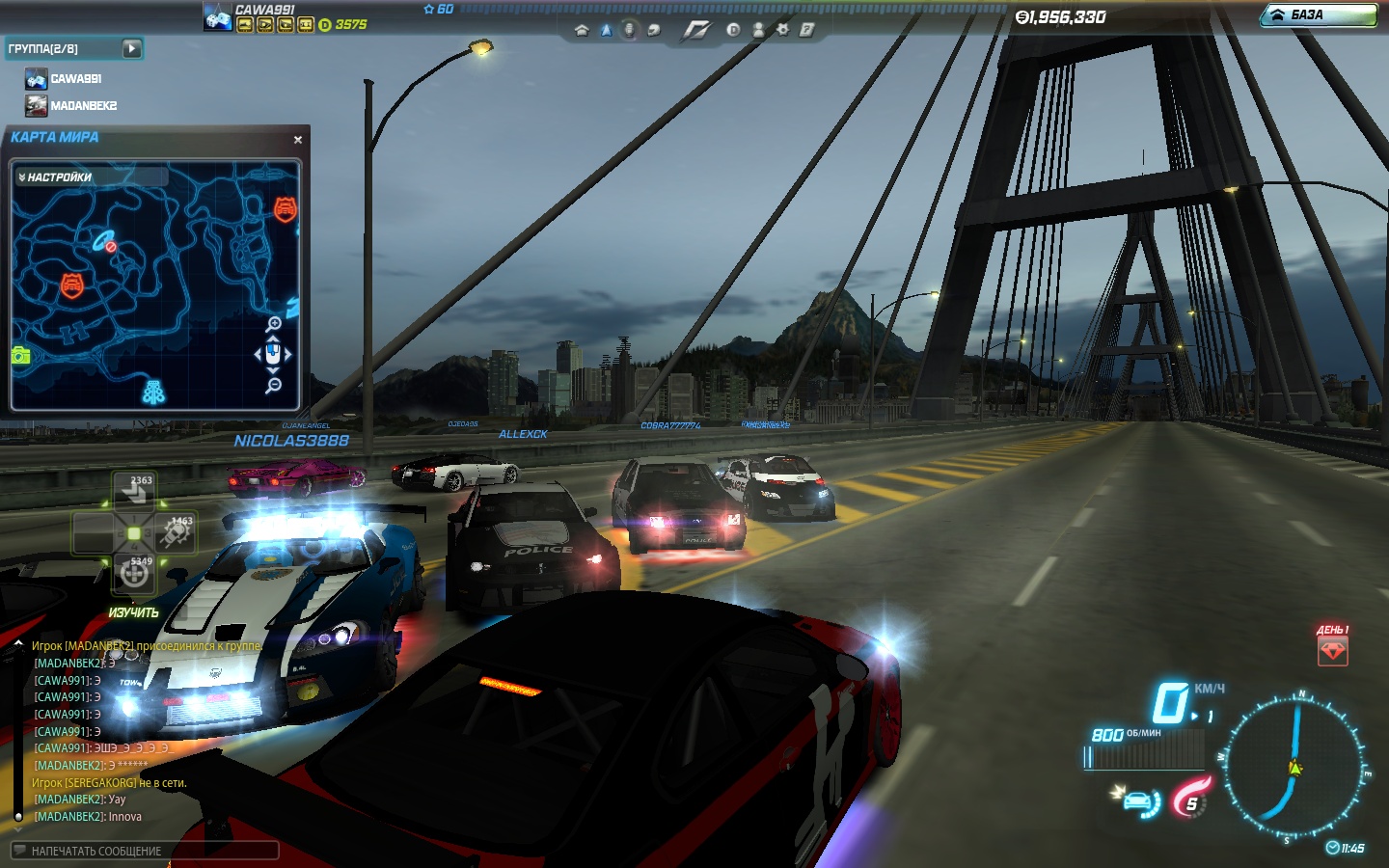Screen dimensions: 1389x868
Task: Select group member CAWA991
Action: pos(75,79)
